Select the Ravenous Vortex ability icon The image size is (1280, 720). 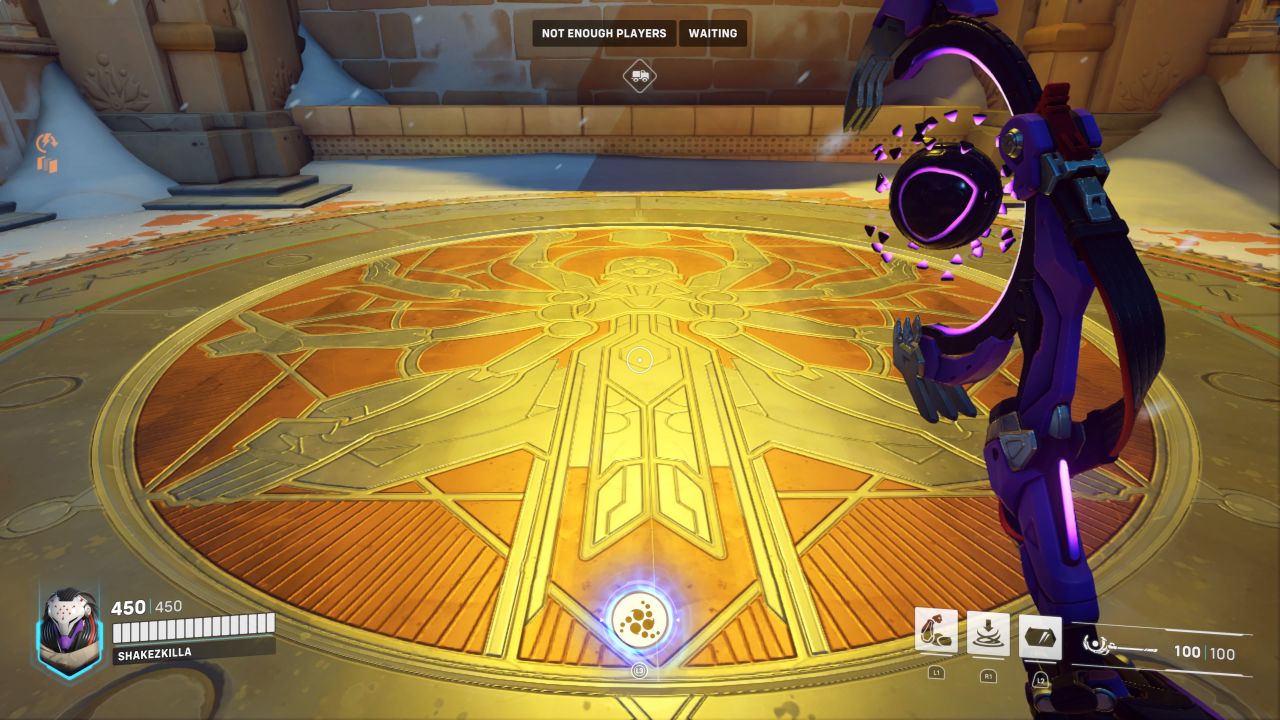point(990,632)
